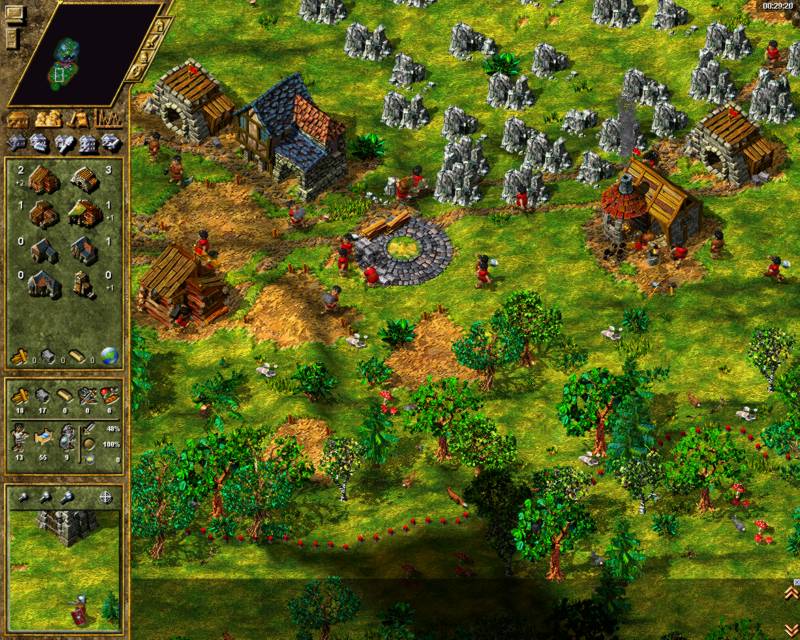The image size is (800, 640).
Task: Choose the sawmill building icon
Action: point(42,215)
